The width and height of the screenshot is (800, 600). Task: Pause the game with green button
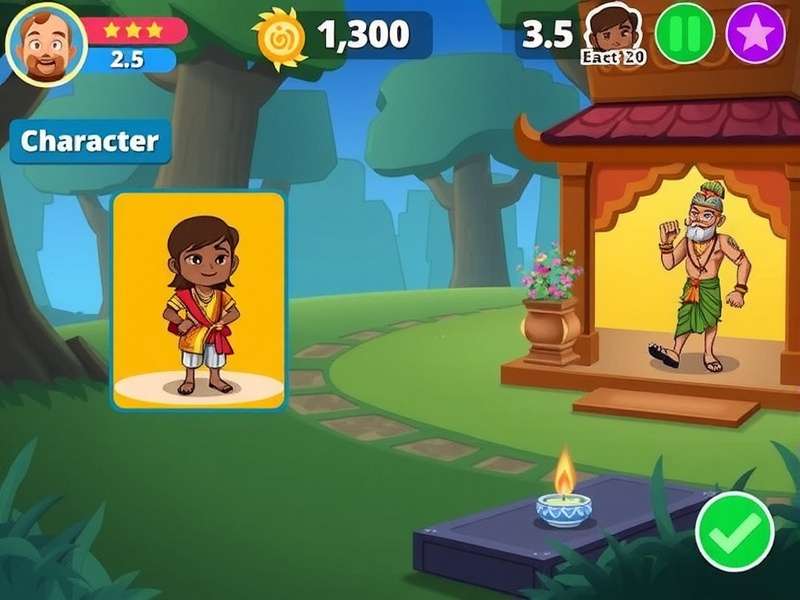pyautogui.click(x=685, y=33)
